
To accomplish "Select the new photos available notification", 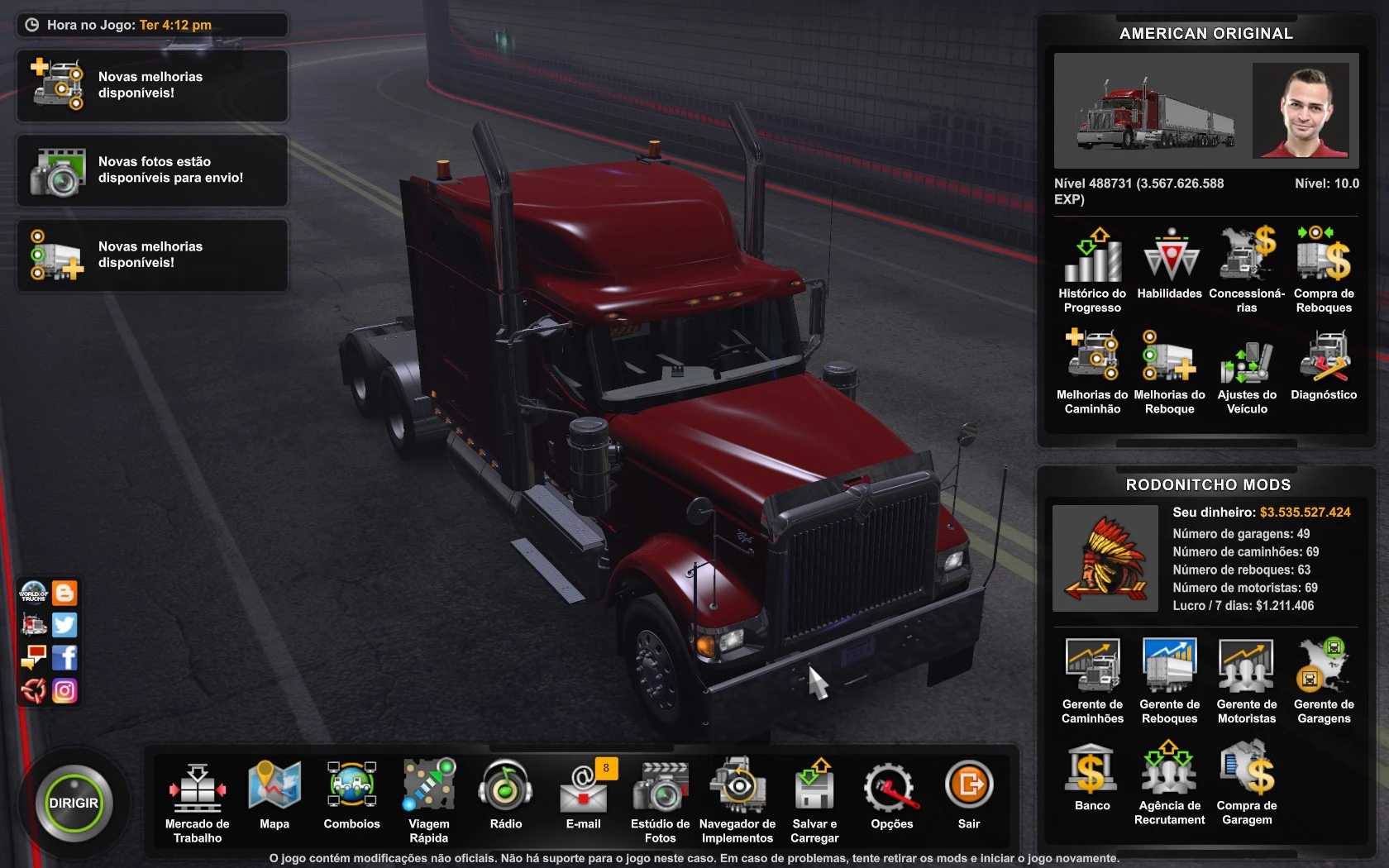I will 152,170.
